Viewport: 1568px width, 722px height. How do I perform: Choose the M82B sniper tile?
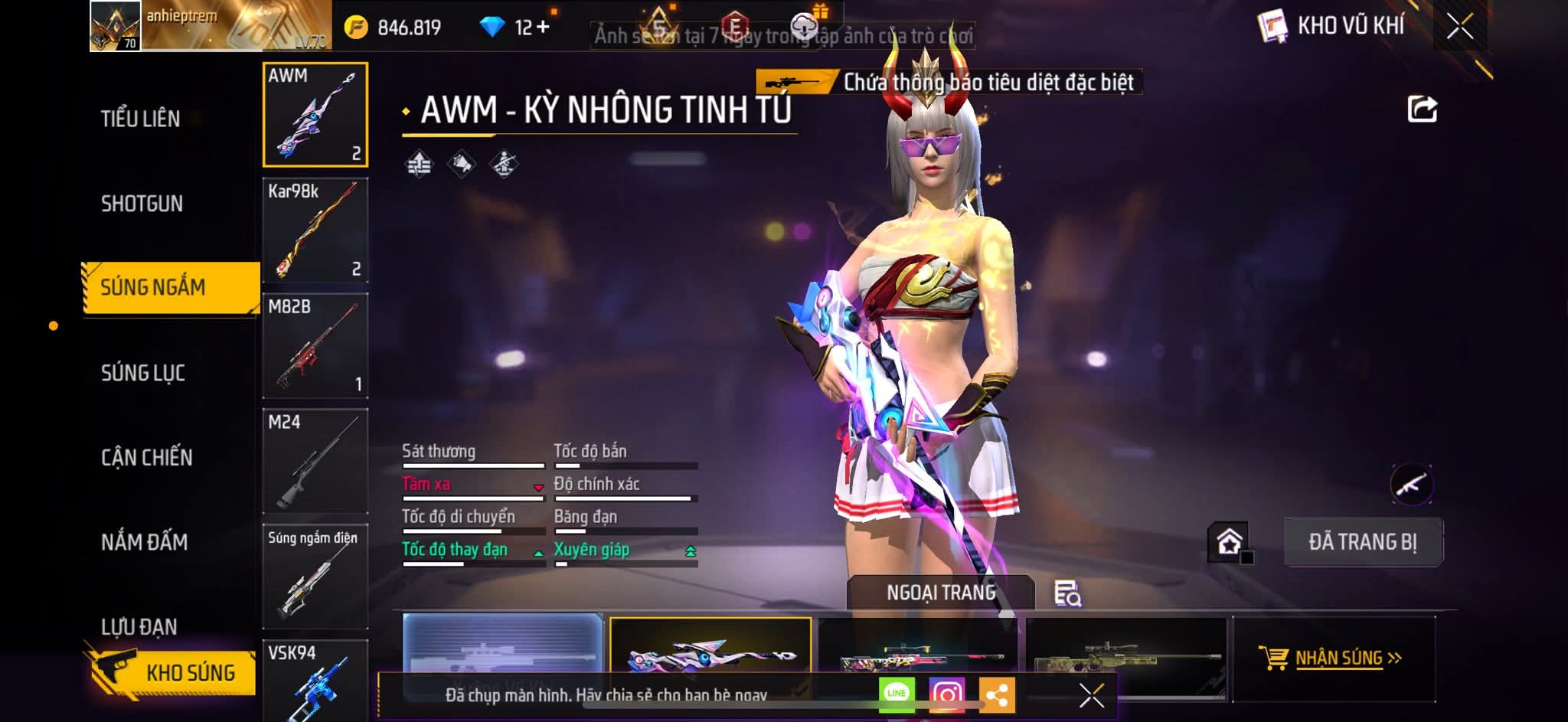(315, 345)
